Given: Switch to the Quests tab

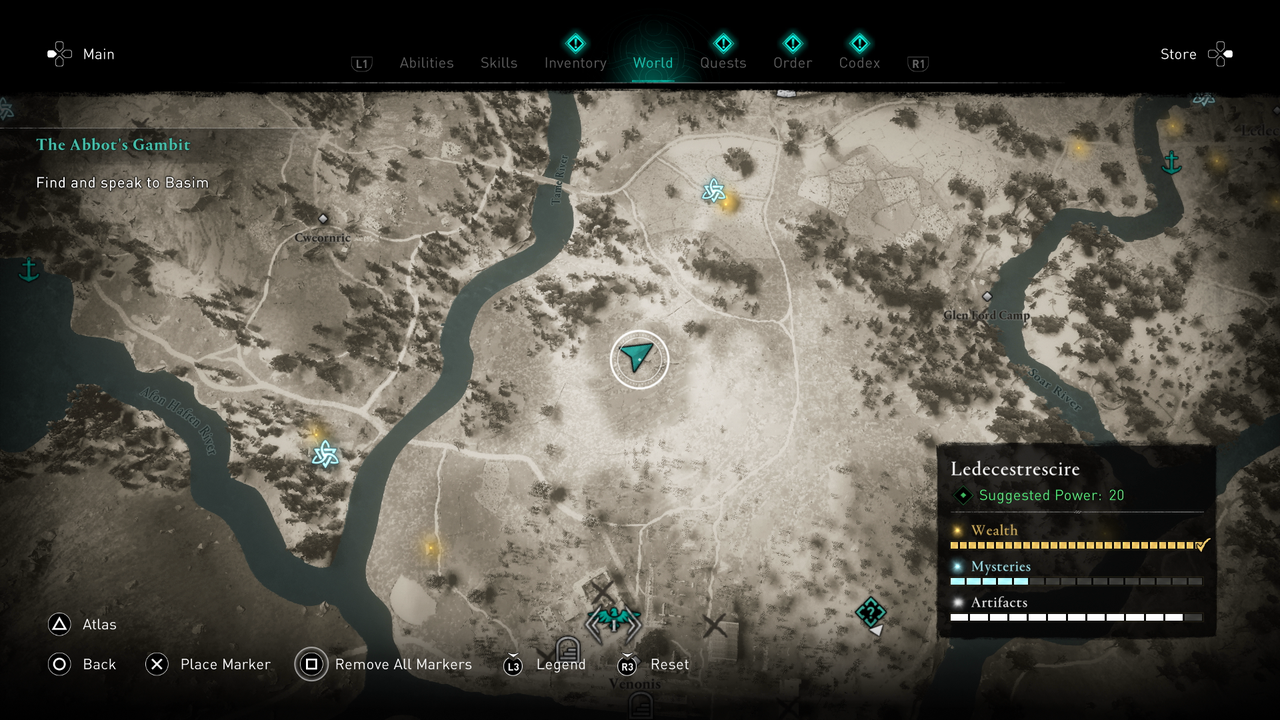Looking at the screenshot, I should click(x=723, y=63).
